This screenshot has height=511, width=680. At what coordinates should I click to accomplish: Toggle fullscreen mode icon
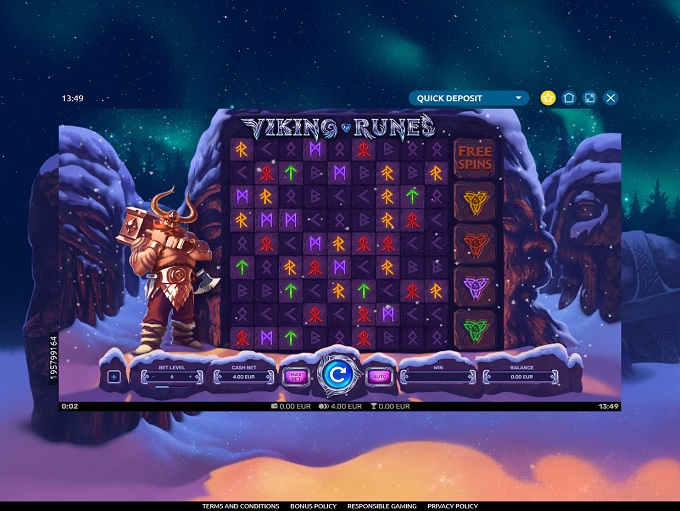point(590,98)
